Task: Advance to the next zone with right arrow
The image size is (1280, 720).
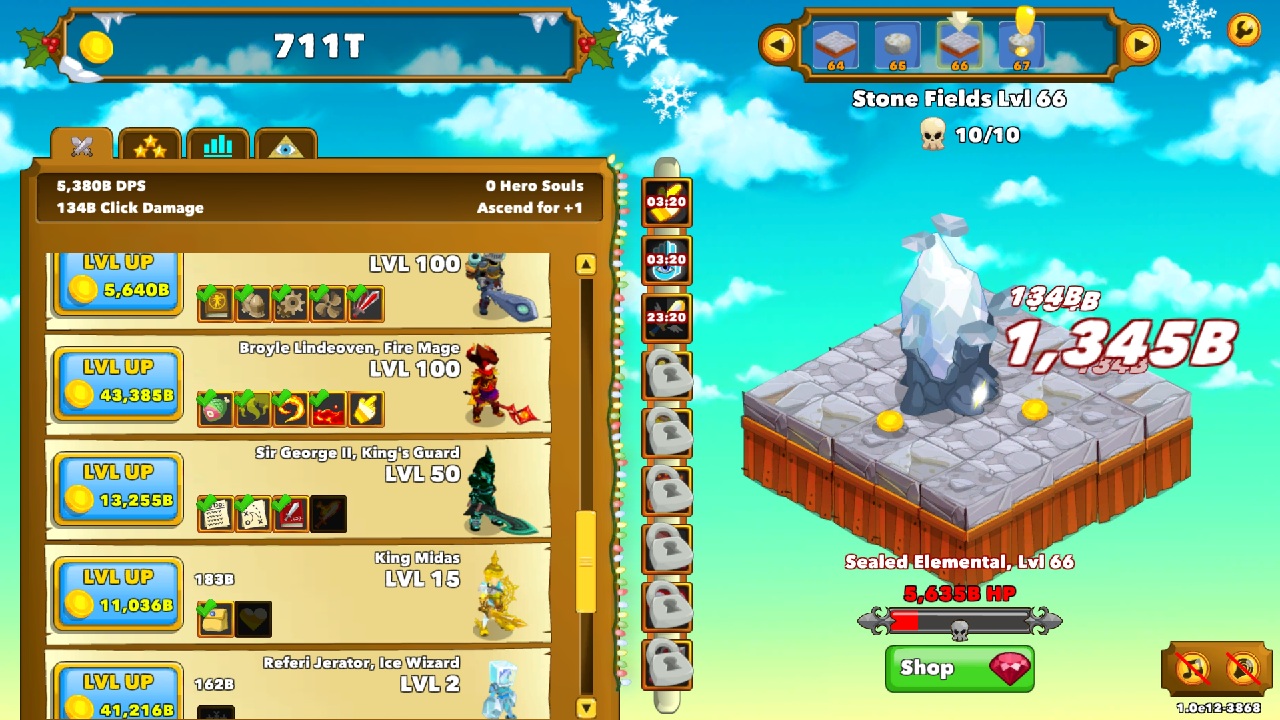Action: click(1140, 43)
